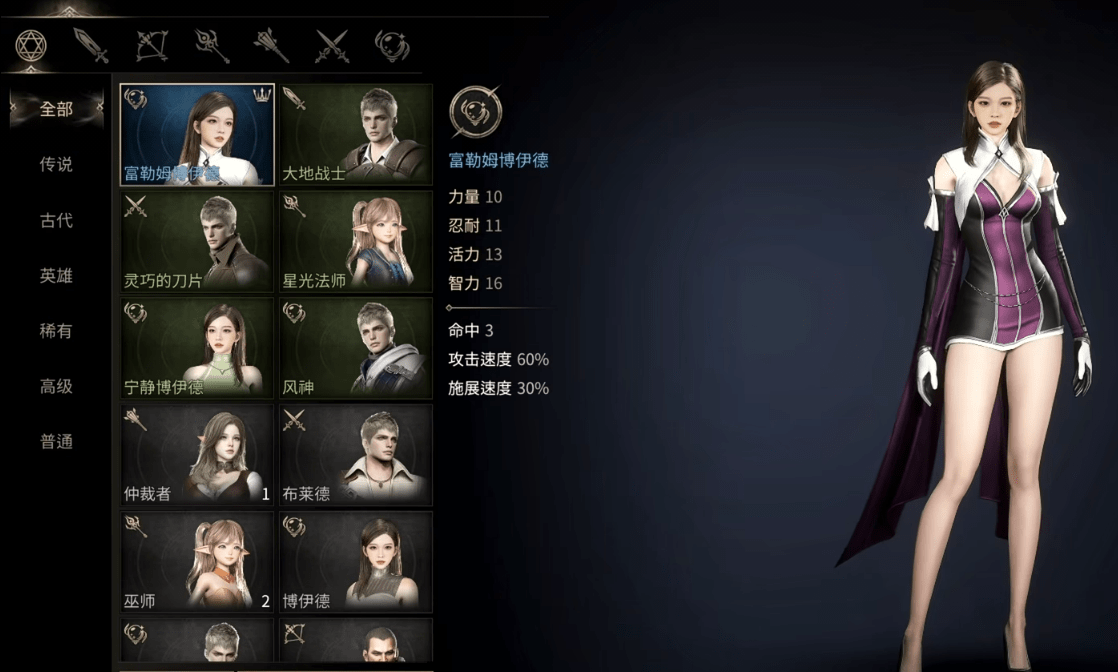Select the 大地战士 character card
1118x672 pixels.
[x=355, y=135]
